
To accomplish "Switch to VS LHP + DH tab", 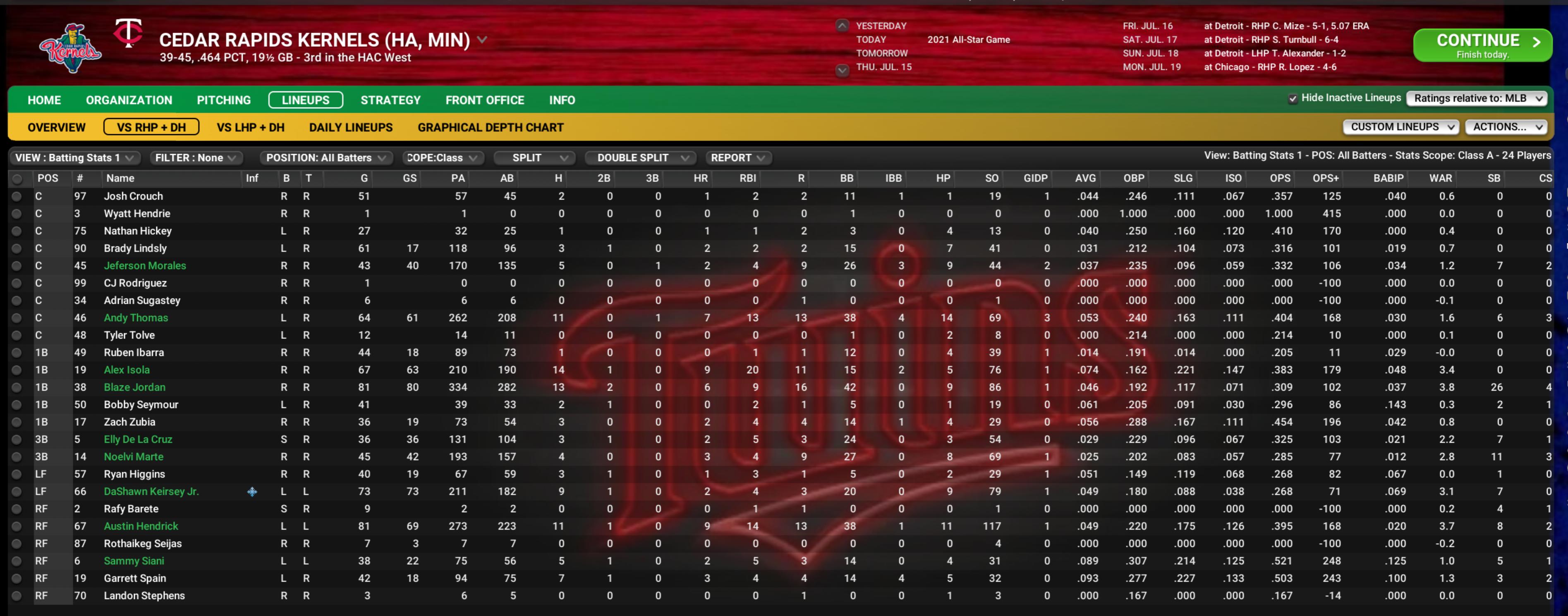I will tap(250, 127).
